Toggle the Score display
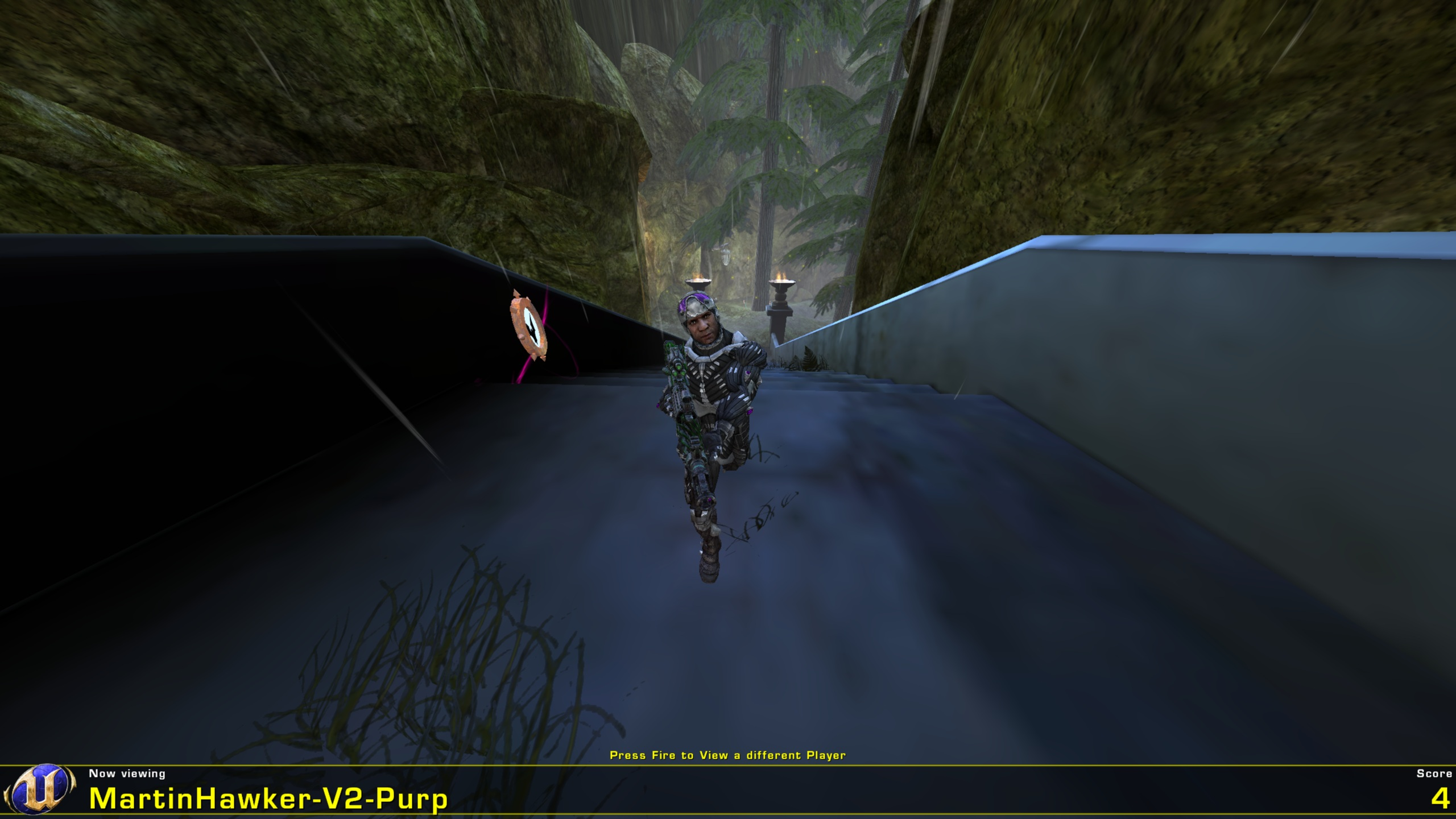1456x819 pixels. coord(1434,773)
